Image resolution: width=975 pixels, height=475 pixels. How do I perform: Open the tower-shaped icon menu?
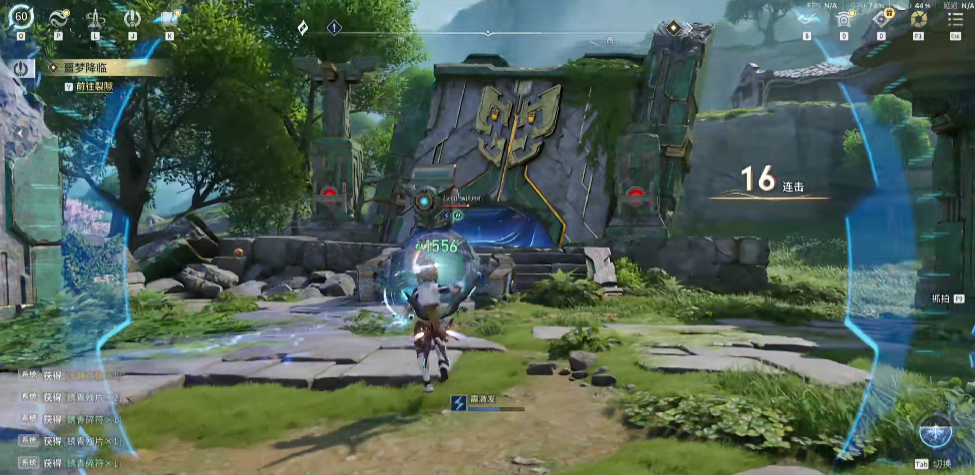95,17
